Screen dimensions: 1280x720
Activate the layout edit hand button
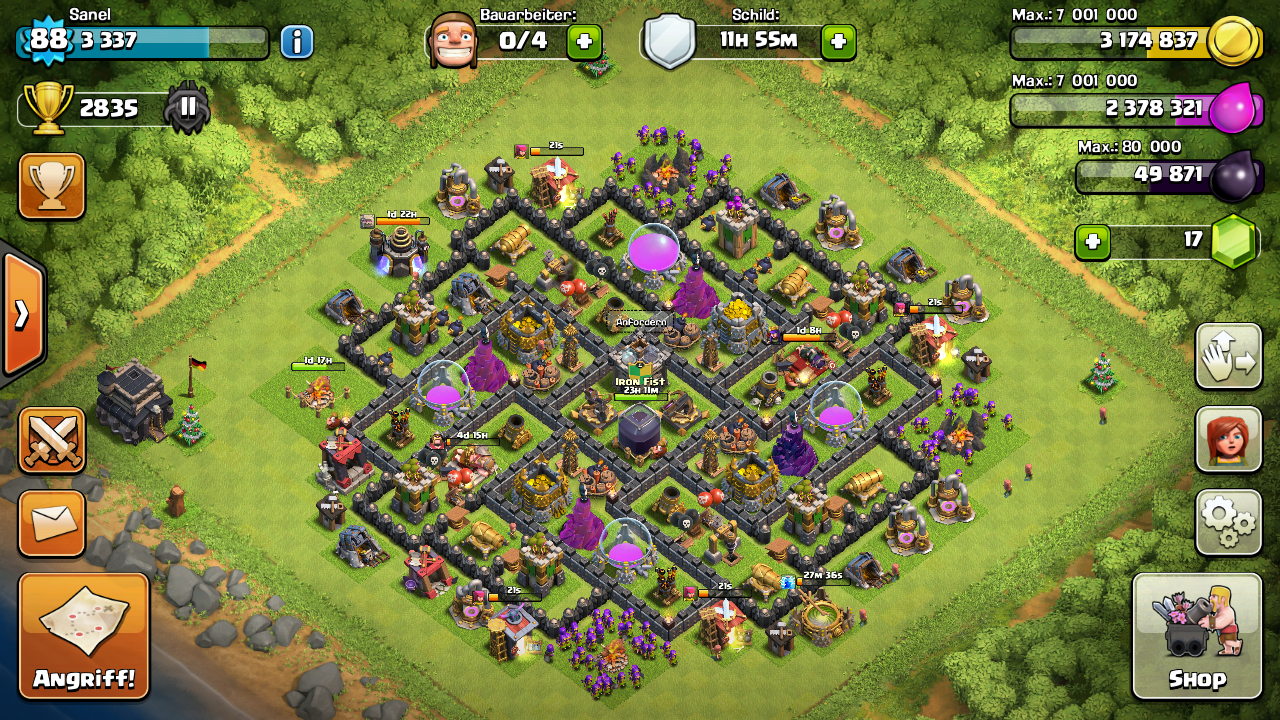click(1228, 356)
